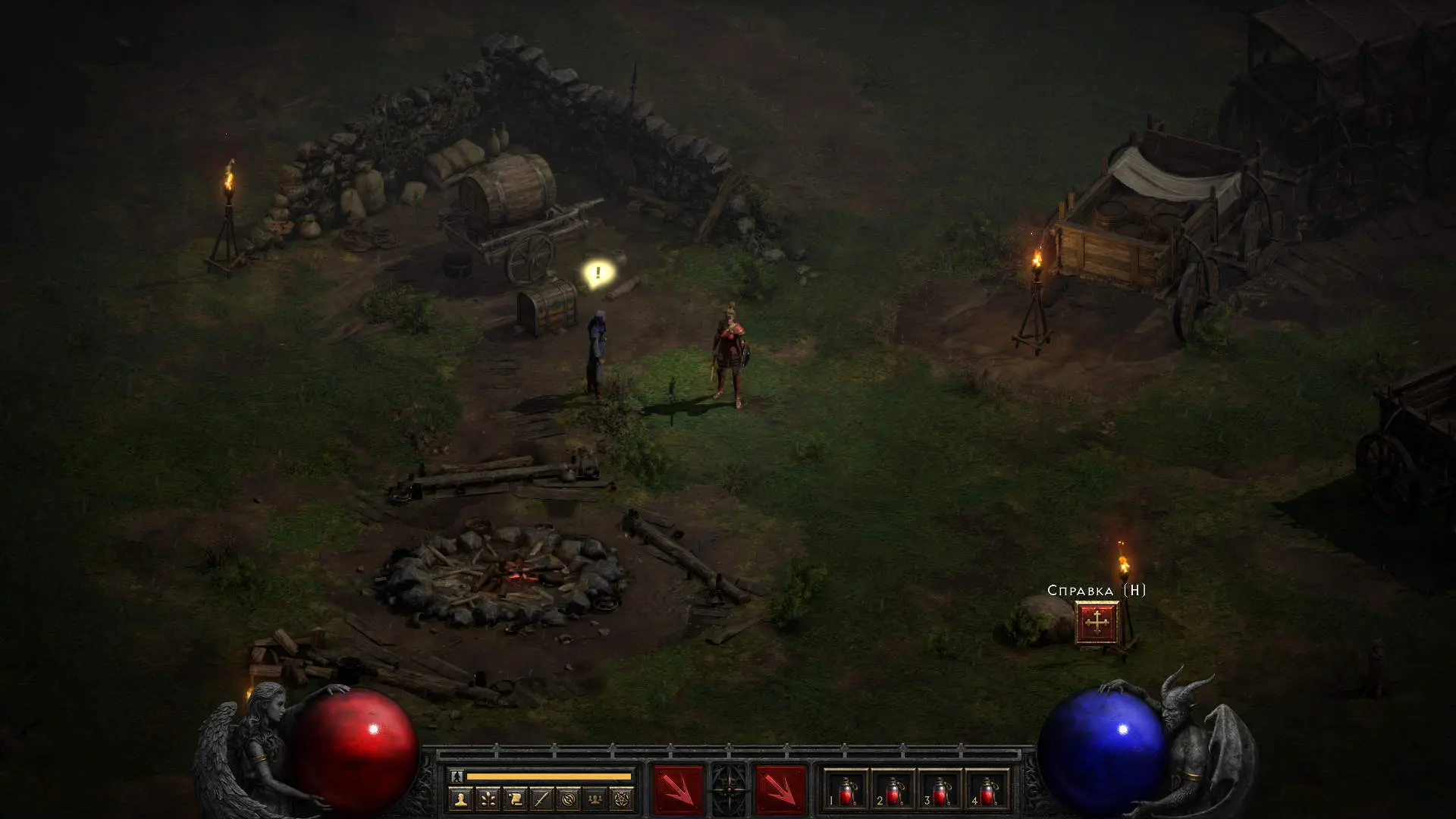This screenshot has height=819, width=1456.
Task: Show the automap globe icon
Action: point(568,799)
